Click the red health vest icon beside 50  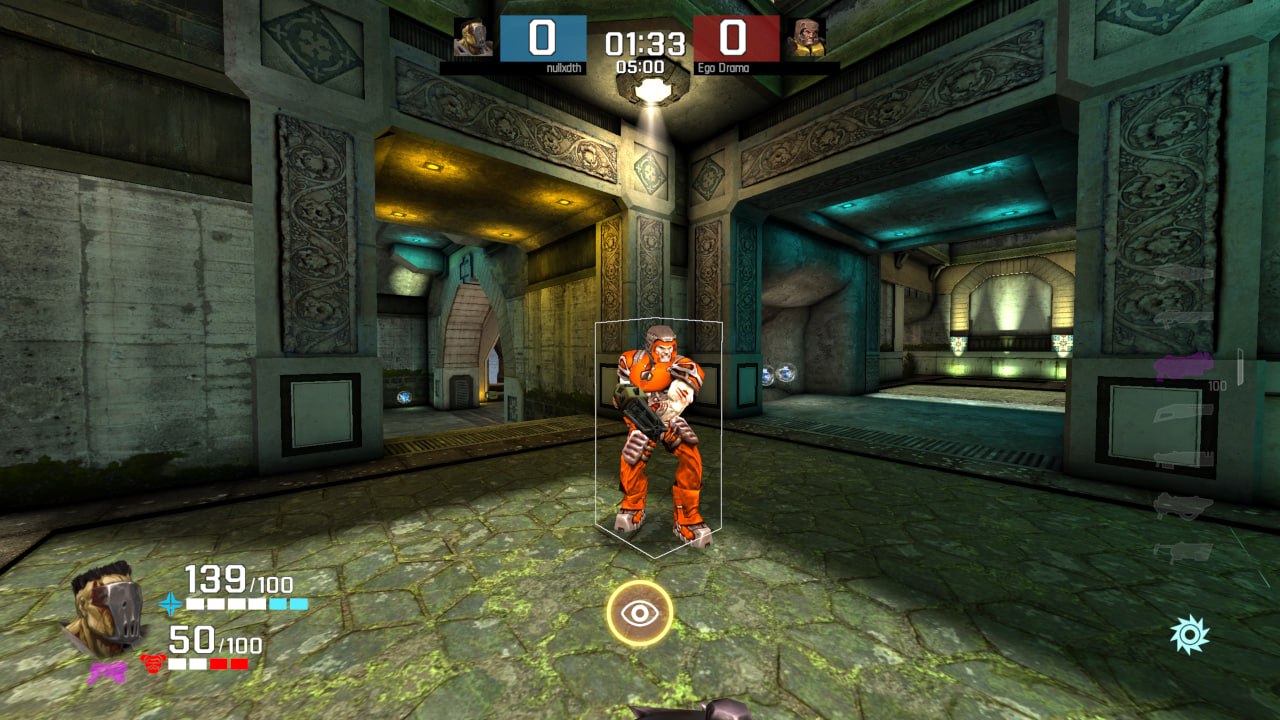point(153,663)
